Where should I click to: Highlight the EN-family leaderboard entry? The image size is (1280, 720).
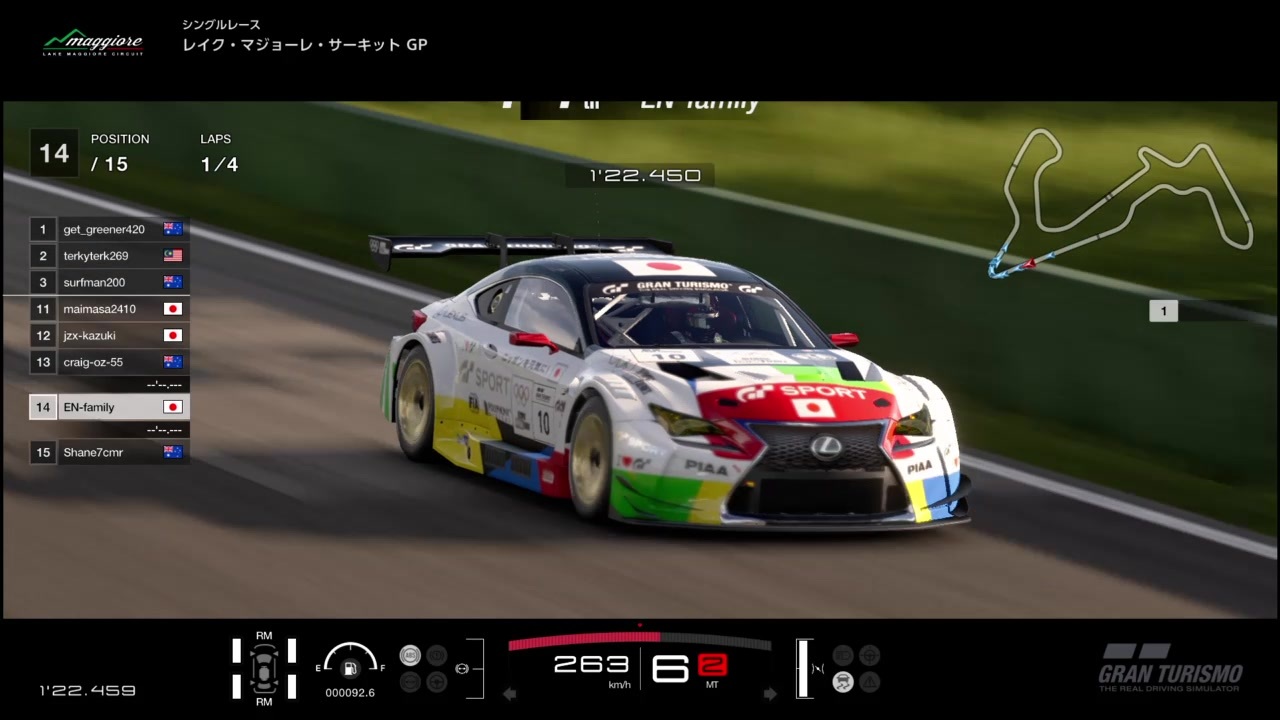pyautogui.click(x=108, y=407)
